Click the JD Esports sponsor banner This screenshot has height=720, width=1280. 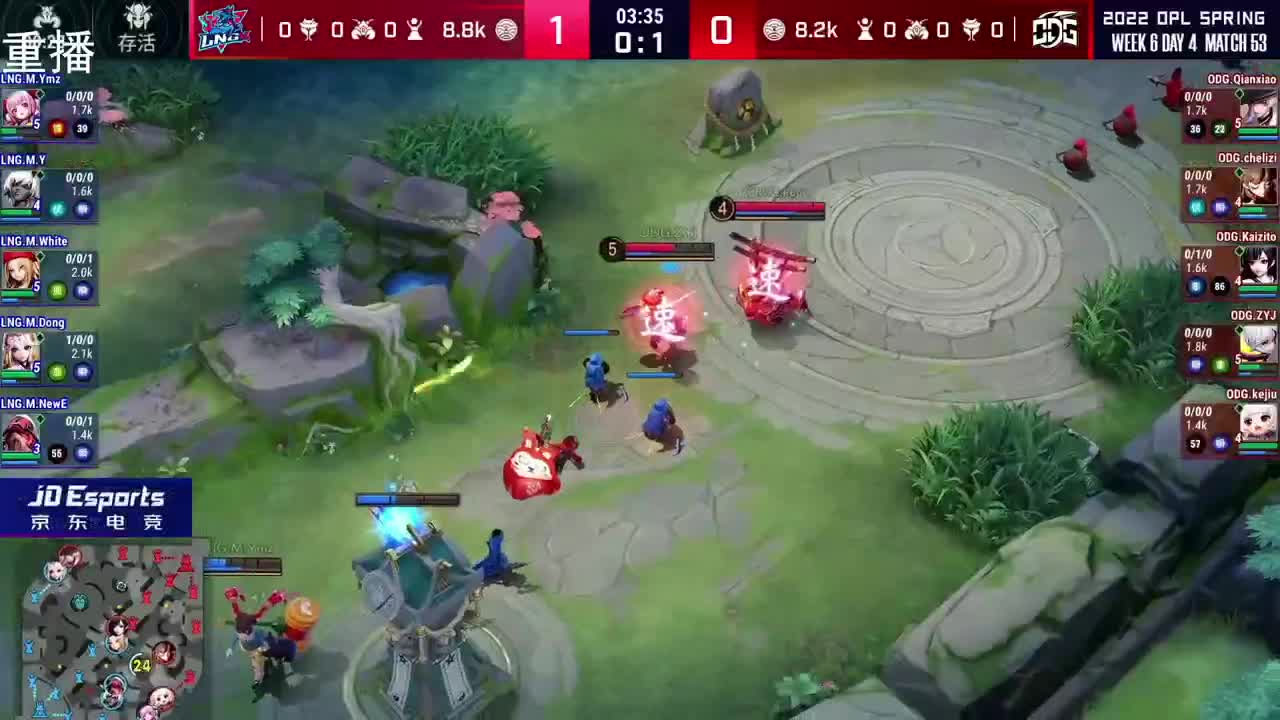pos(95,508)
